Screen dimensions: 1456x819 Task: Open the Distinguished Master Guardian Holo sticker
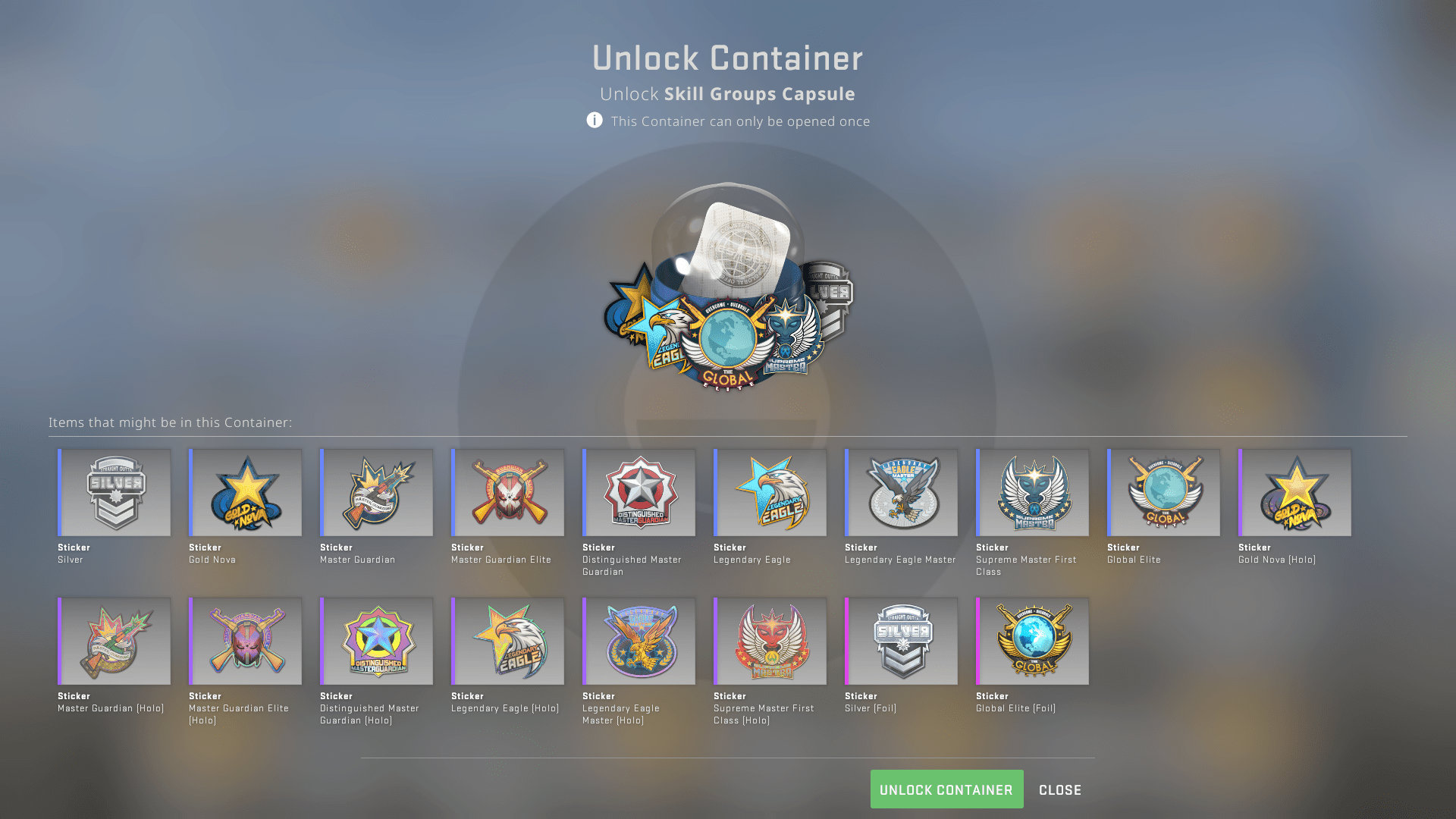377,641
